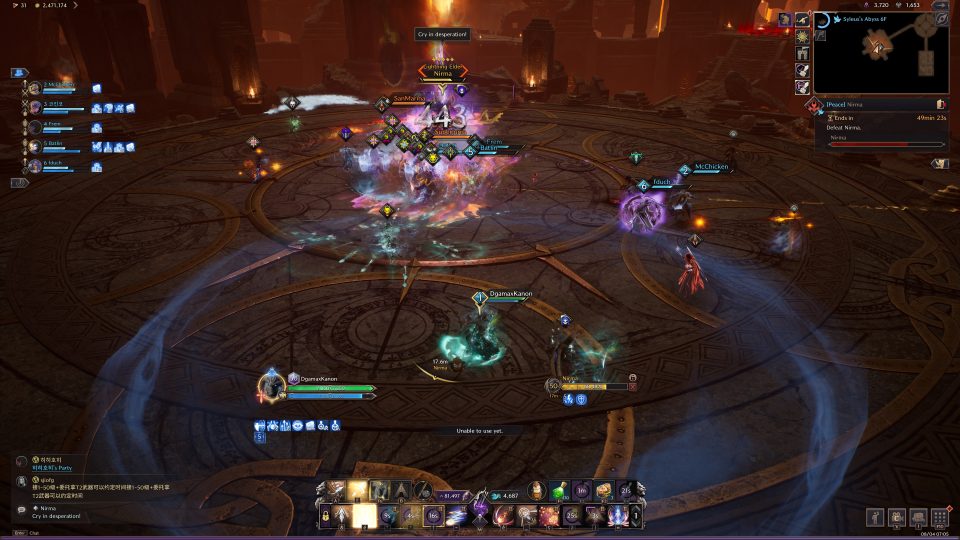The image size is (960, 540).
Task: Leave dungeon via the exit door icon
Action: click(941, 104)
